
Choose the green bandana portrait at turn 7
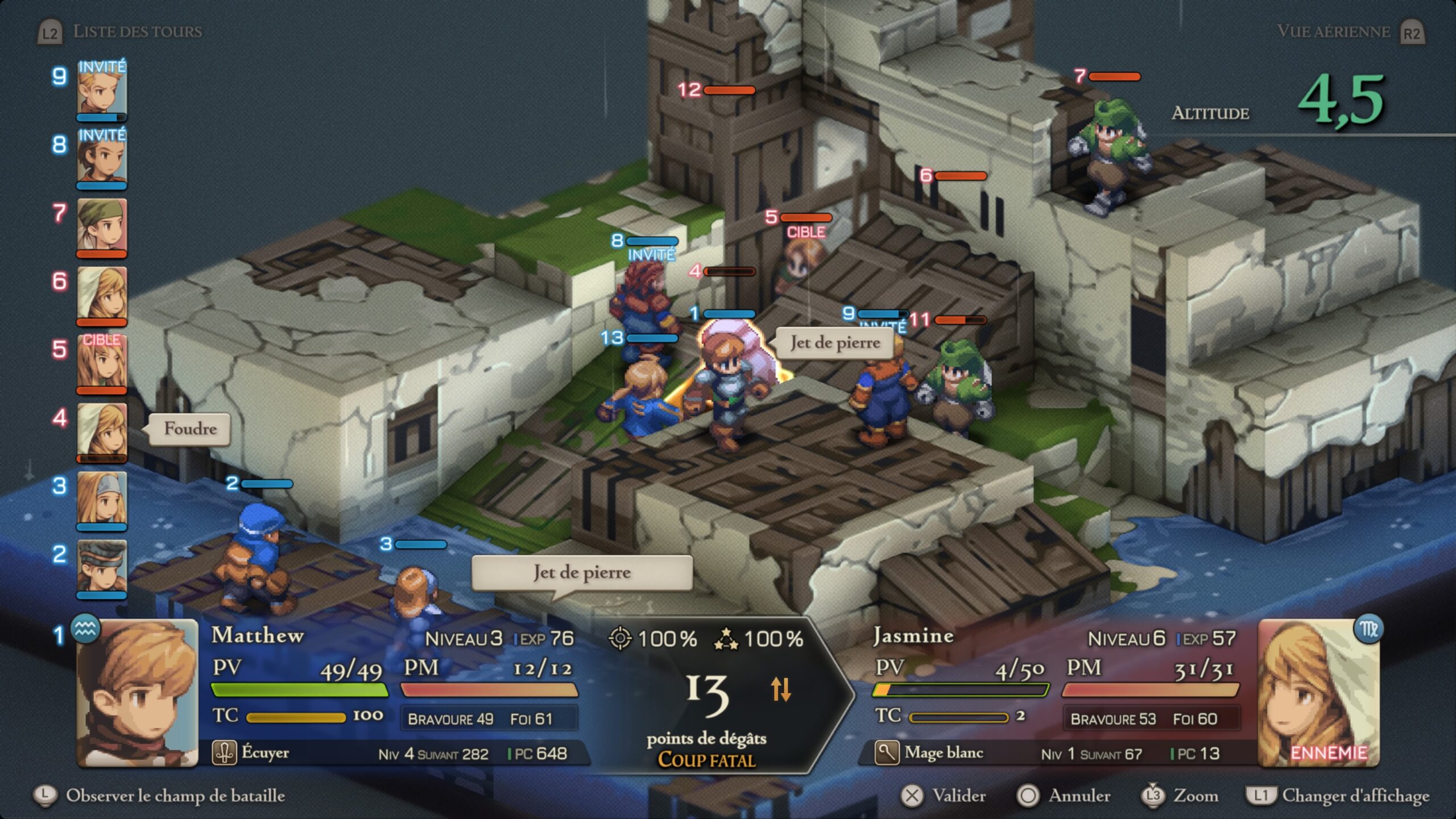tap(102, 226)
